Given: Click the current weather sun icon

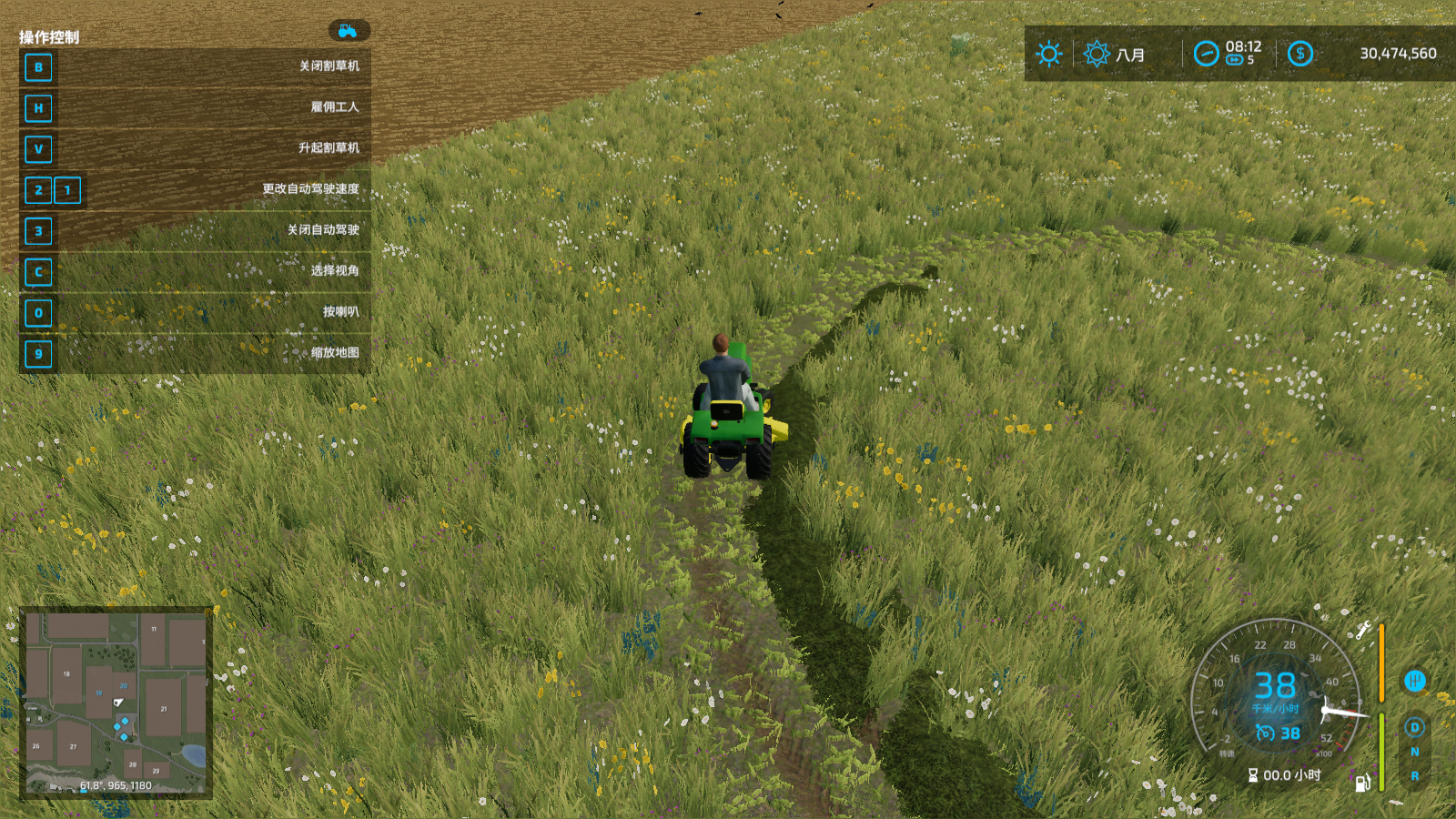Looking at the screenshot, I should (x=1049, y=54).
